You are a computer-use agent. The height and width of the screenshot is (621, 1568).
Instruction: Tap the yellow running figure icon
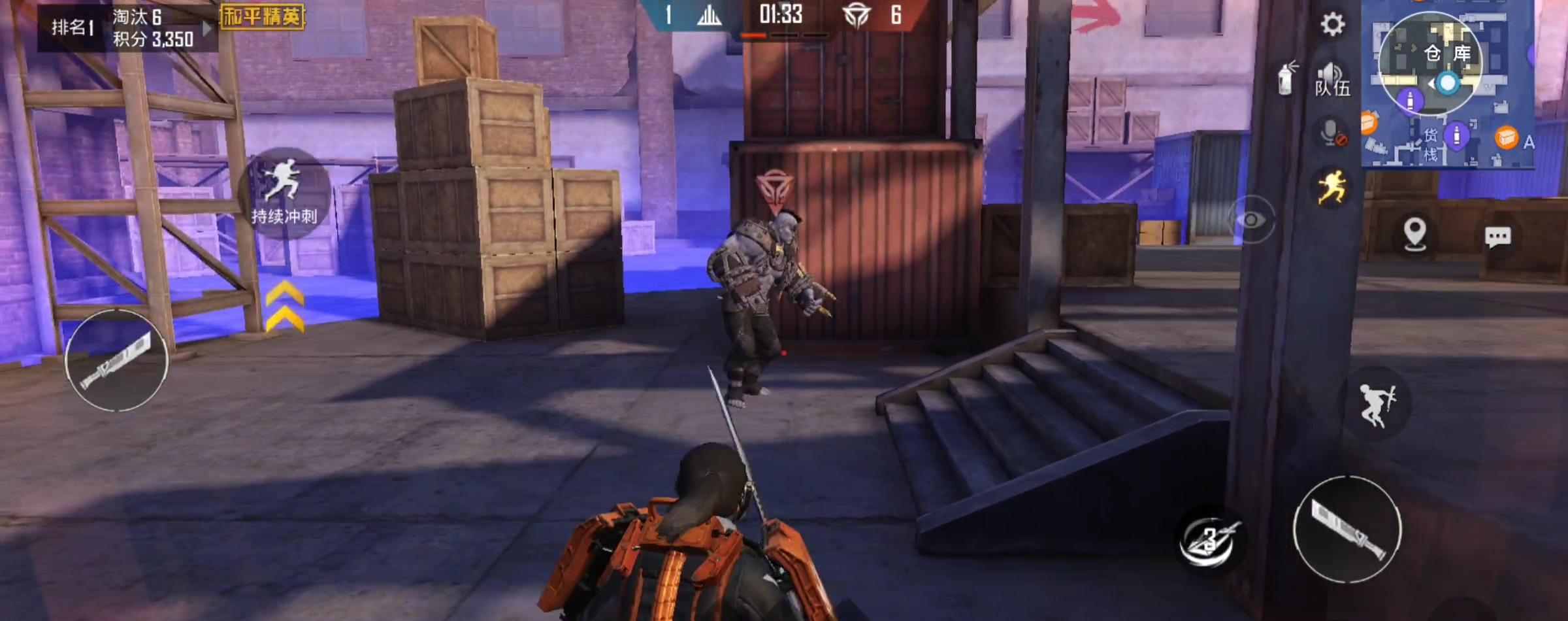click(x=1331, y=188)
